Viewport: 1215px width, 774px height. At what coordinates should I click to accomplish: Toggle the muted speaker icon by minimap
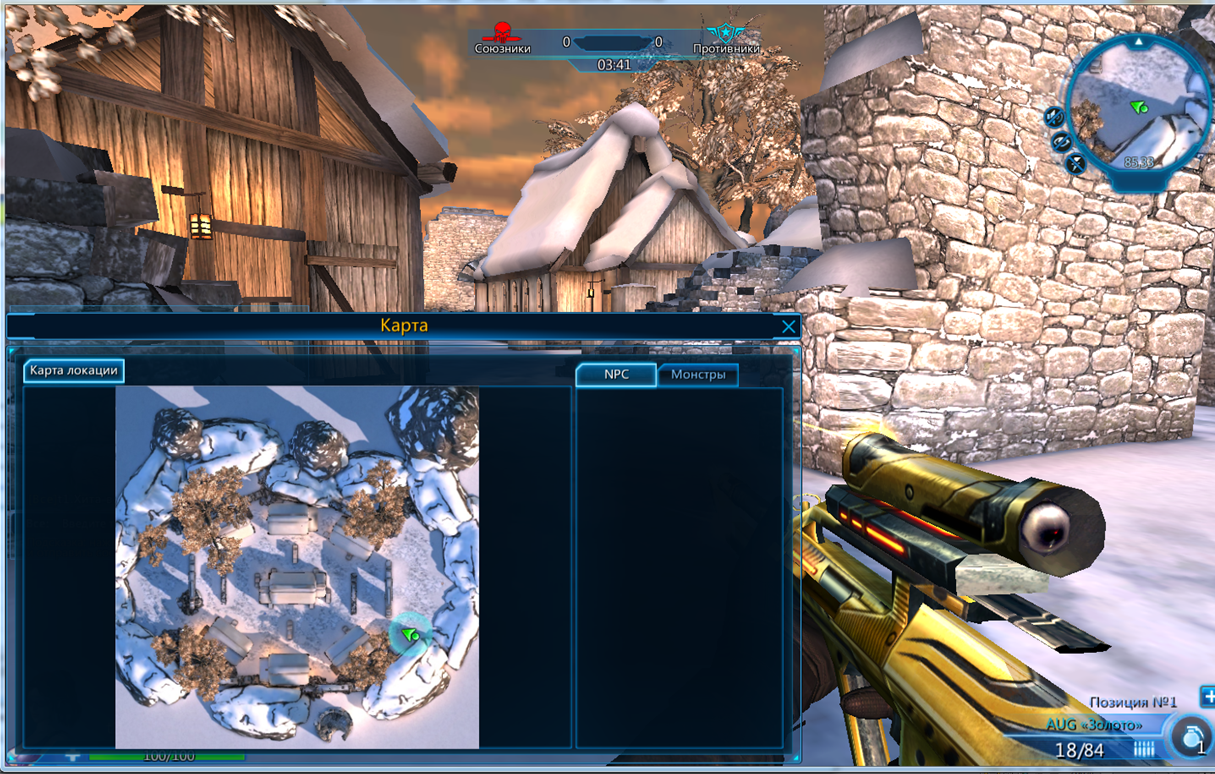click(x=1054, y=117)
